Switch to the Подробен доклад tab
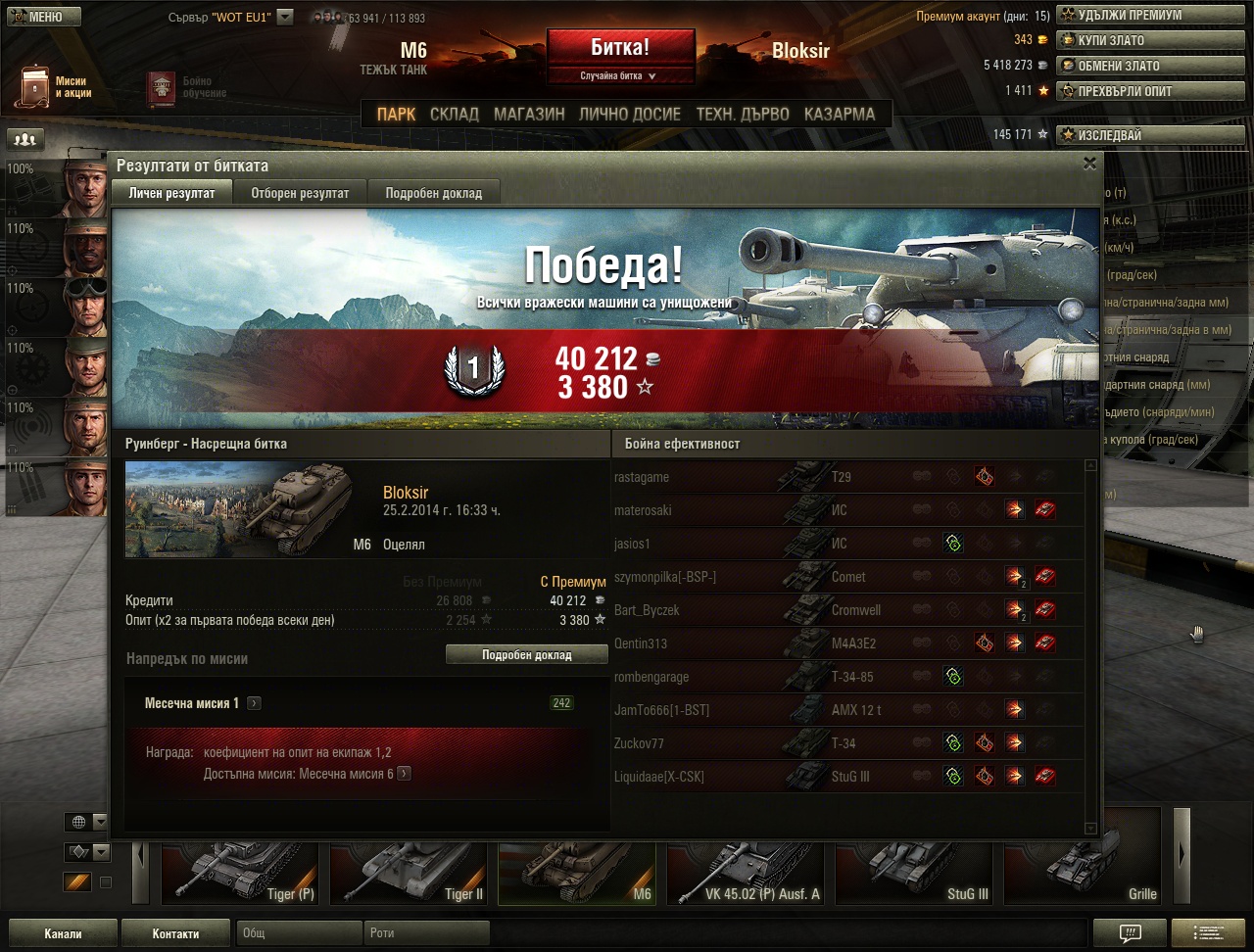This screenshot has width=1254, height=952. [x=433, y=193]
